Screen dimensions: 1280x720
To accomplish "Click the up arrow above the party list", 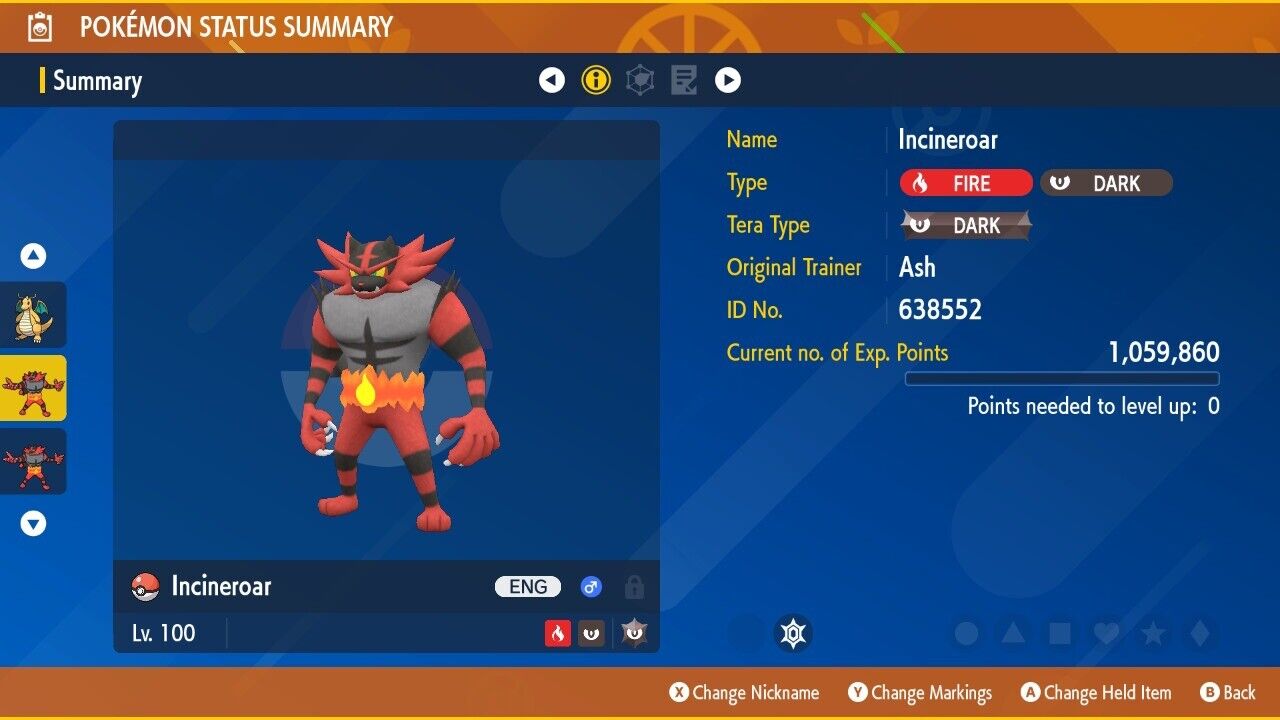I will 33,257.
